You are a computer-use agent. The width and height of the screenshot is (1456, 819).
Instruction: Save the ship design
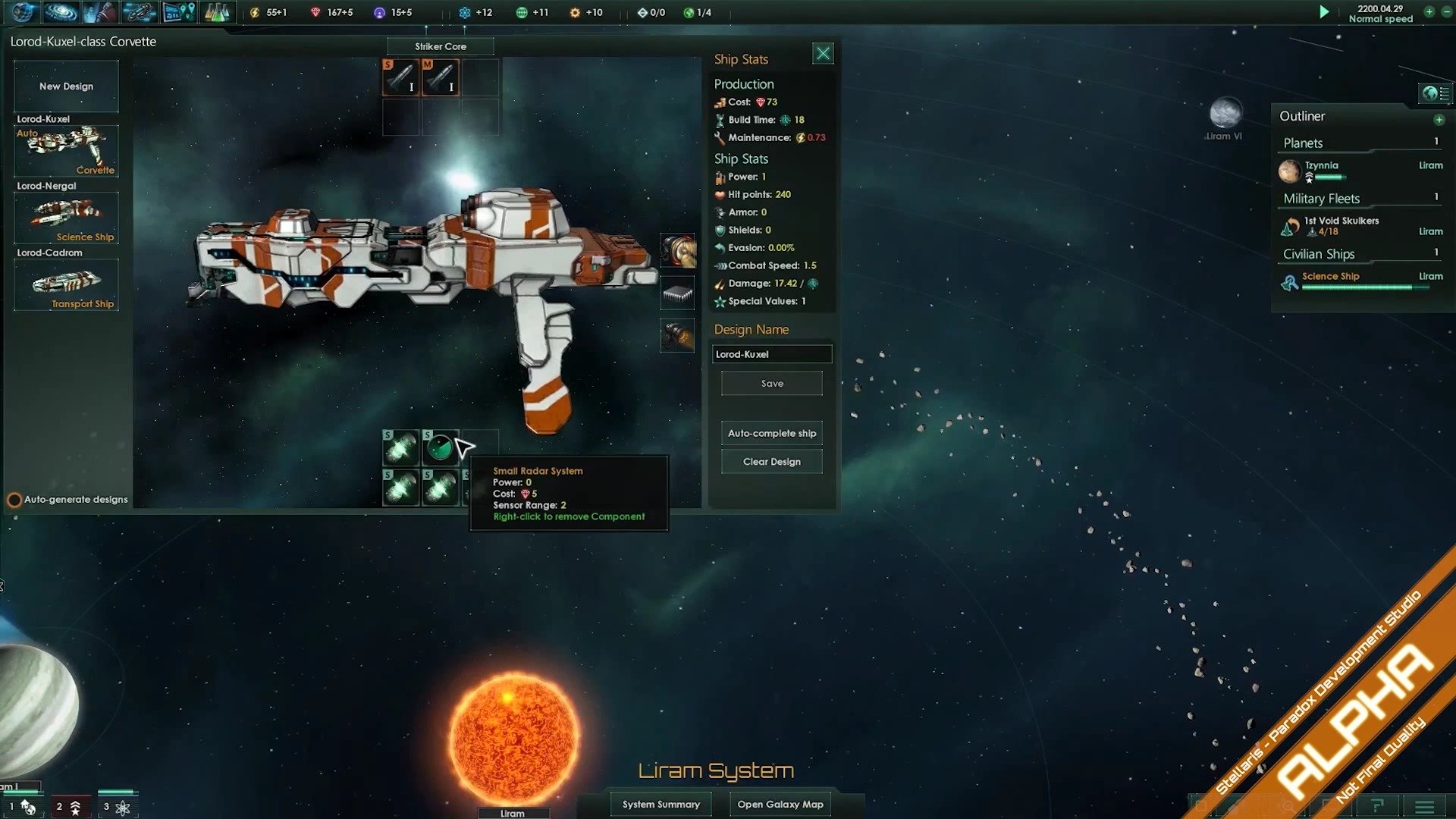(771, 384)
